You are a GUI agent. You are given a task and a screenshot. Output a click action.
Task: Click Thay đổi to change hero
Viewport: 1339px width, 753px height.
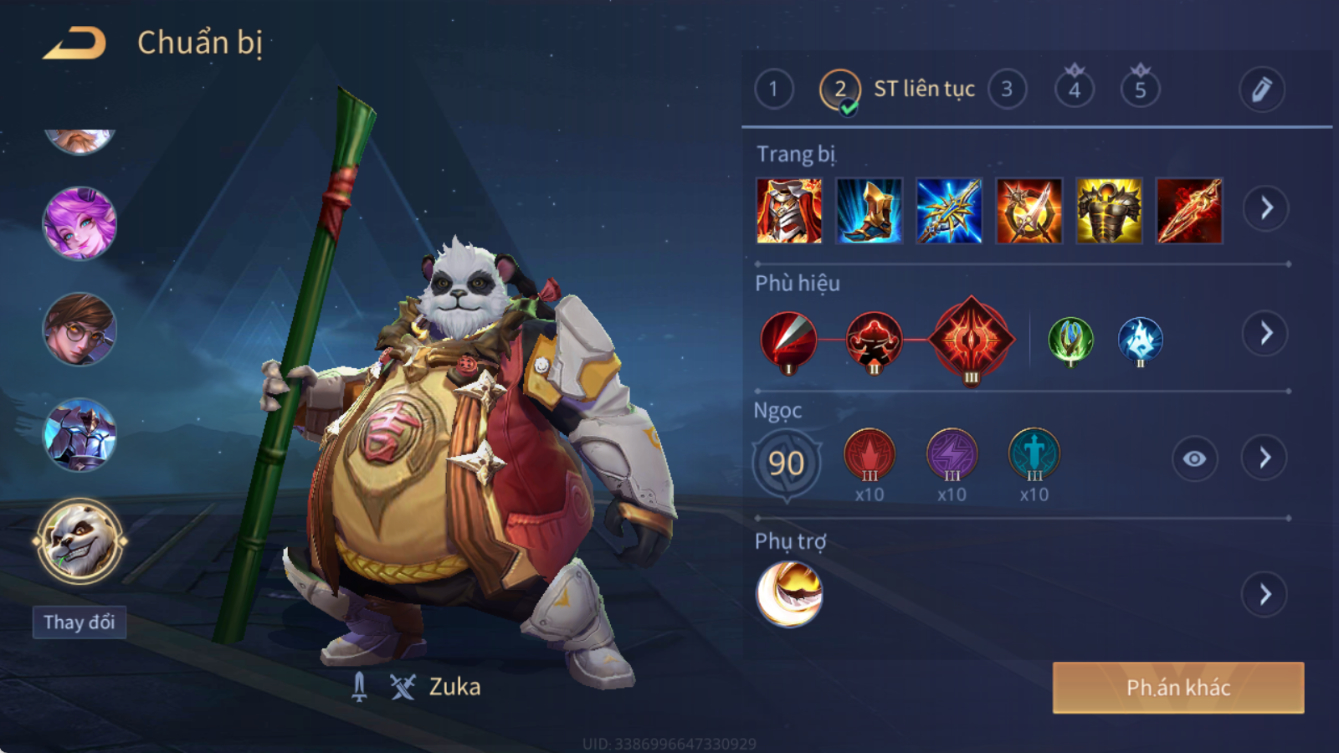pyautogui.click(x=79, y=622)
